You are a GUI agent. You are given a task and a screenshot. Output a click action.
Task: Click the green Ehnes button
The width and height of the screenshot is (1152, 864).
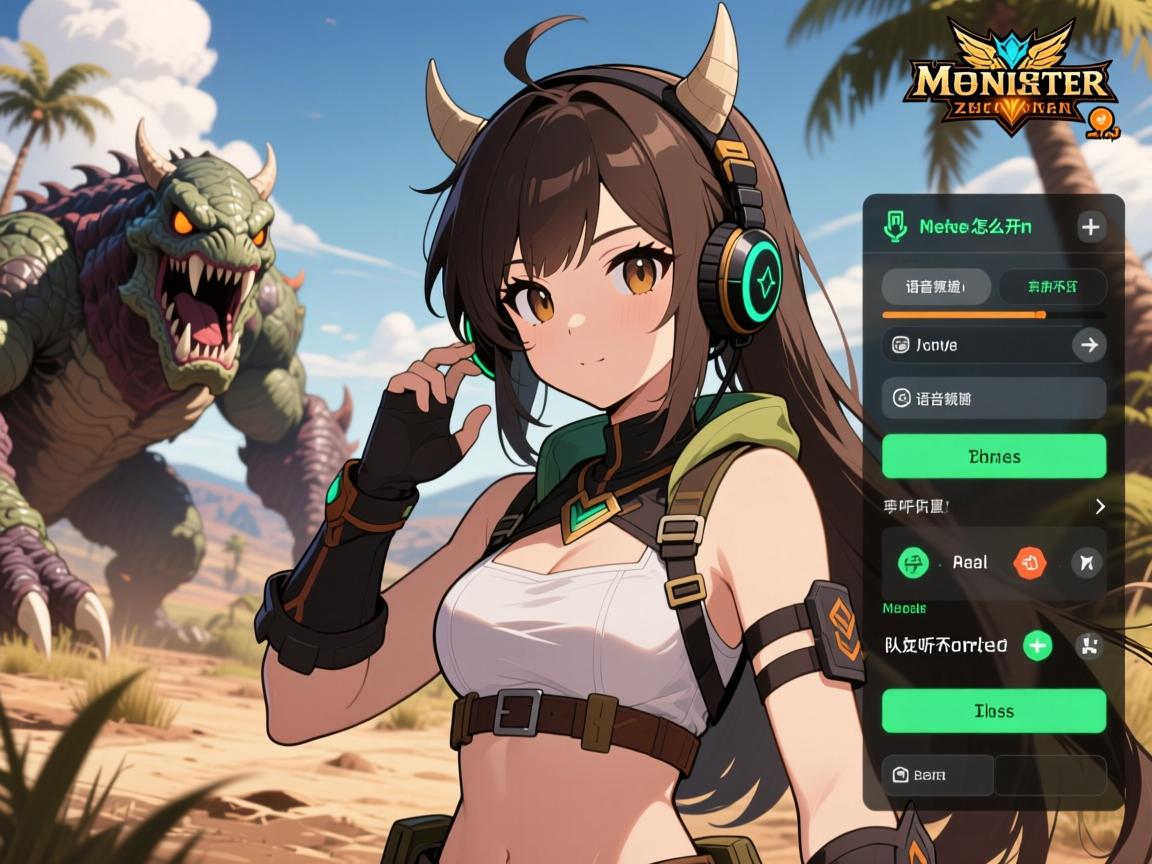click(x=994, y=456)
